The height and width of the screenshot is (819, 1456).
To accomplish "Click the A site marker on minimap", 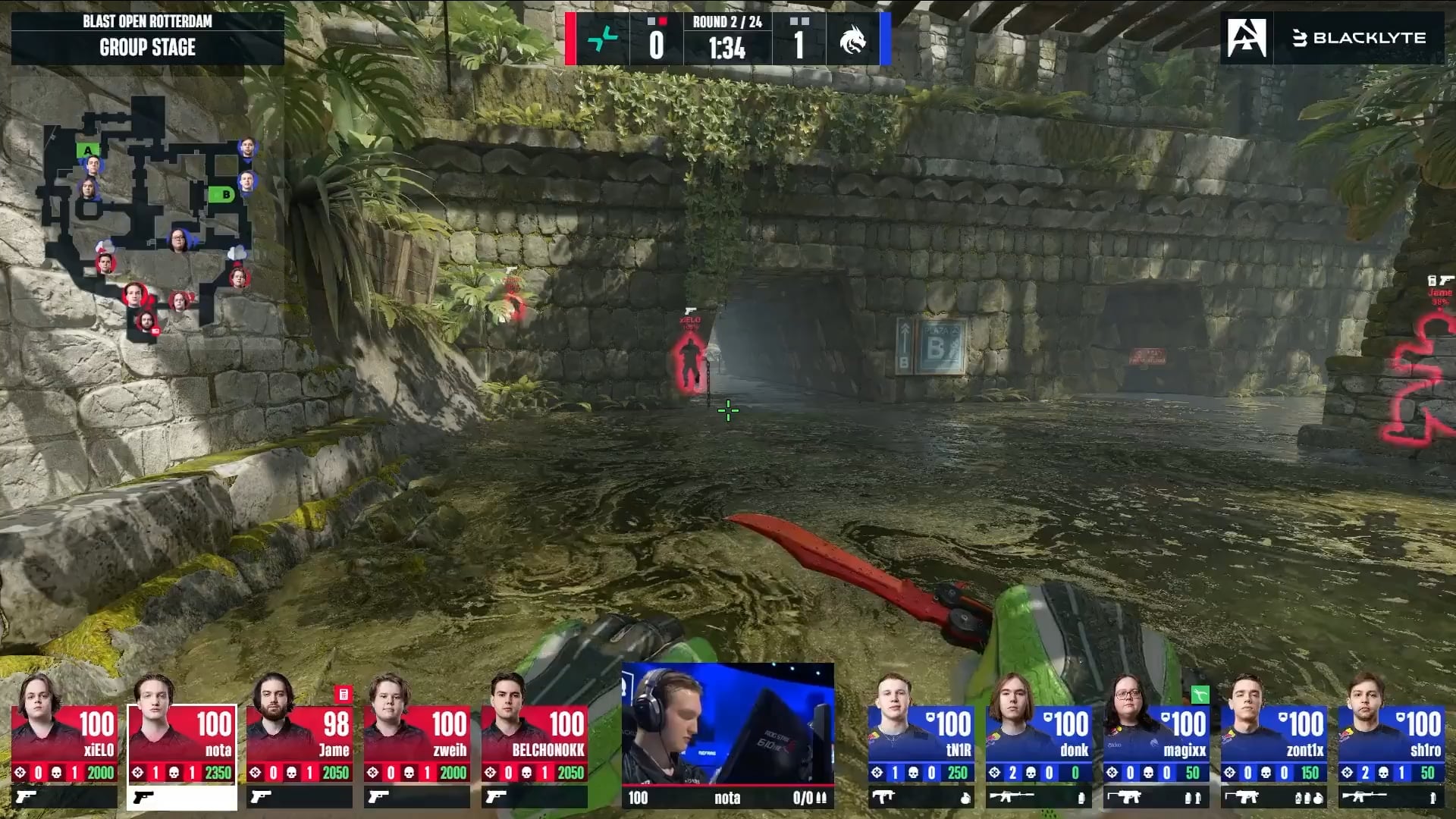I will tap(87, 150).
